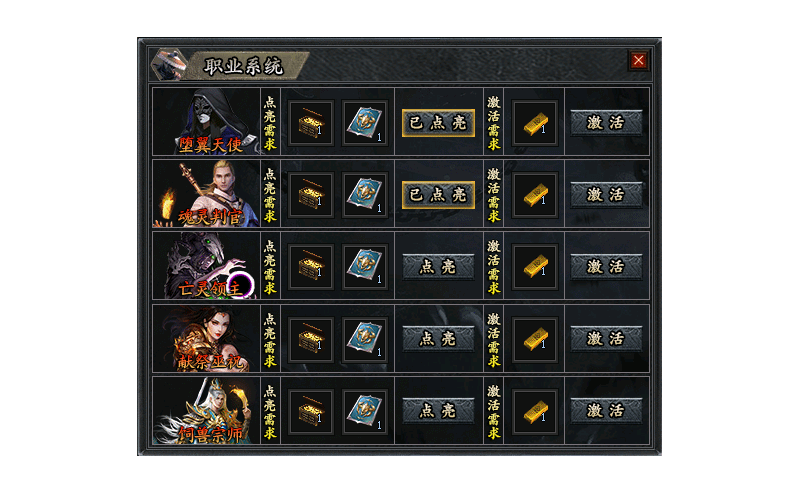Close the 职业系统 window
Viewport: 800px width, 494px height.
(638, 60)
